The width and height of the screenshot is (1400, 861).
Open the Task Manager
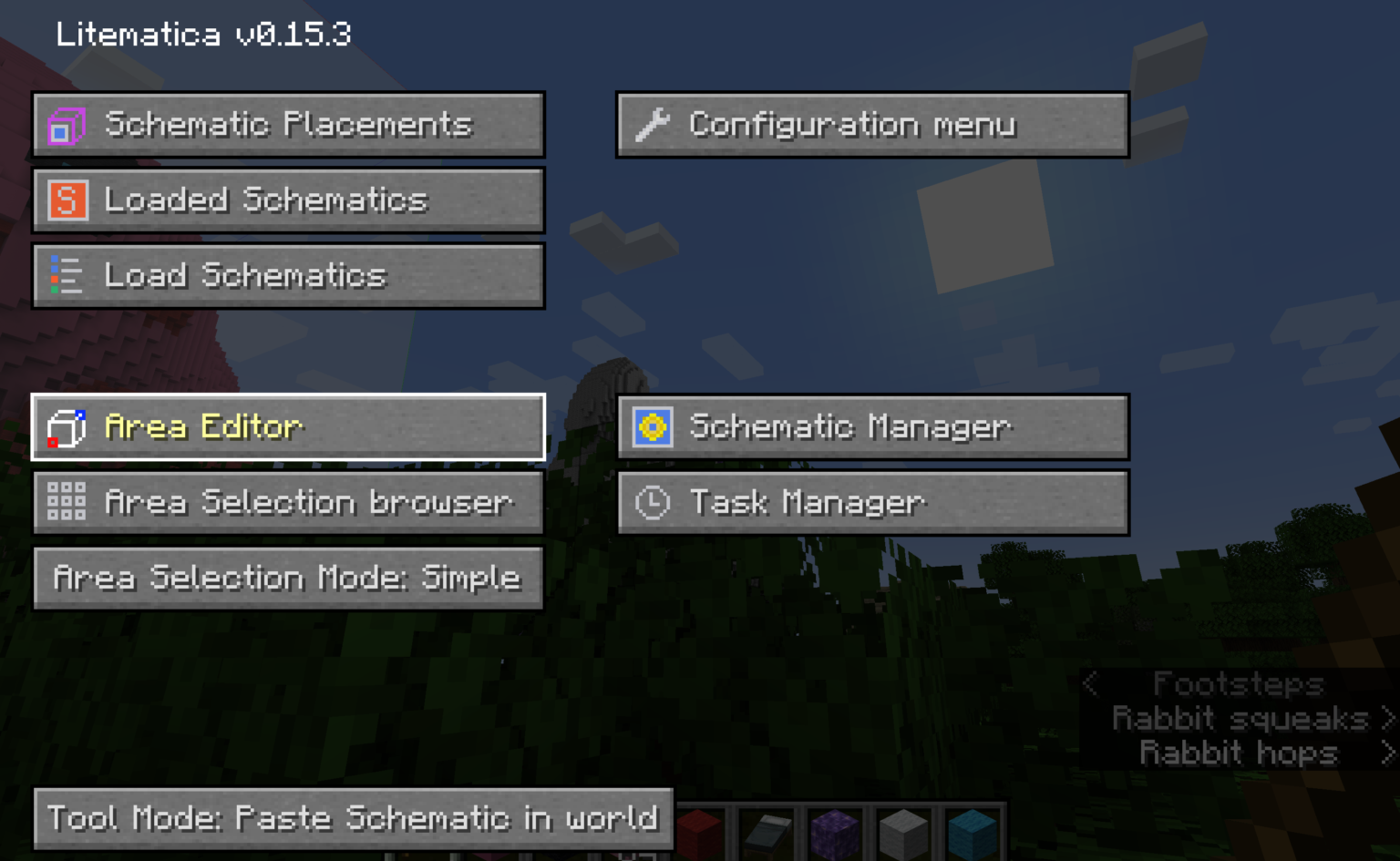[x=872, y=502]
